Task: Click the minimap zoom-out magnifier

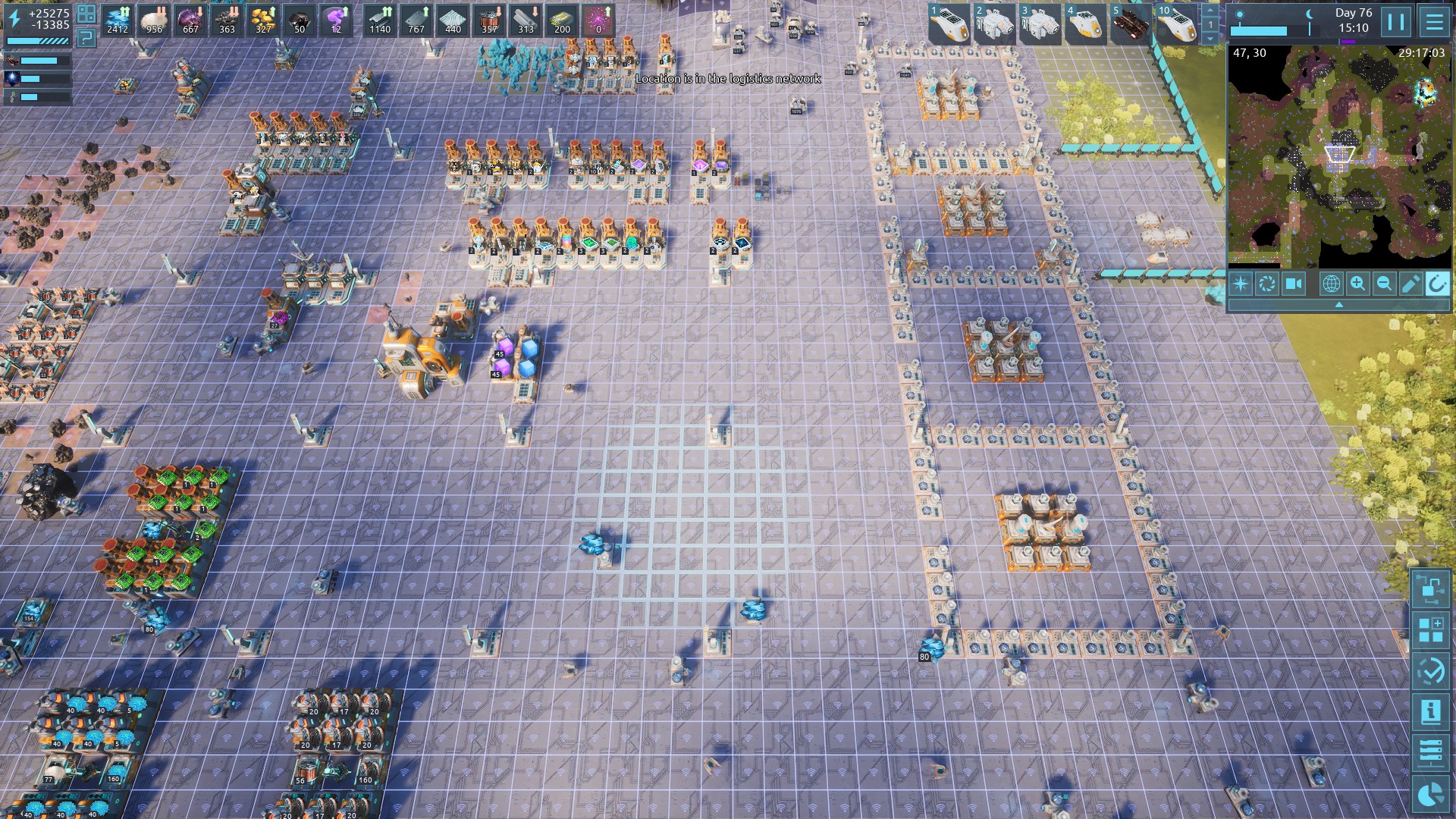Action: point(1384,284)
